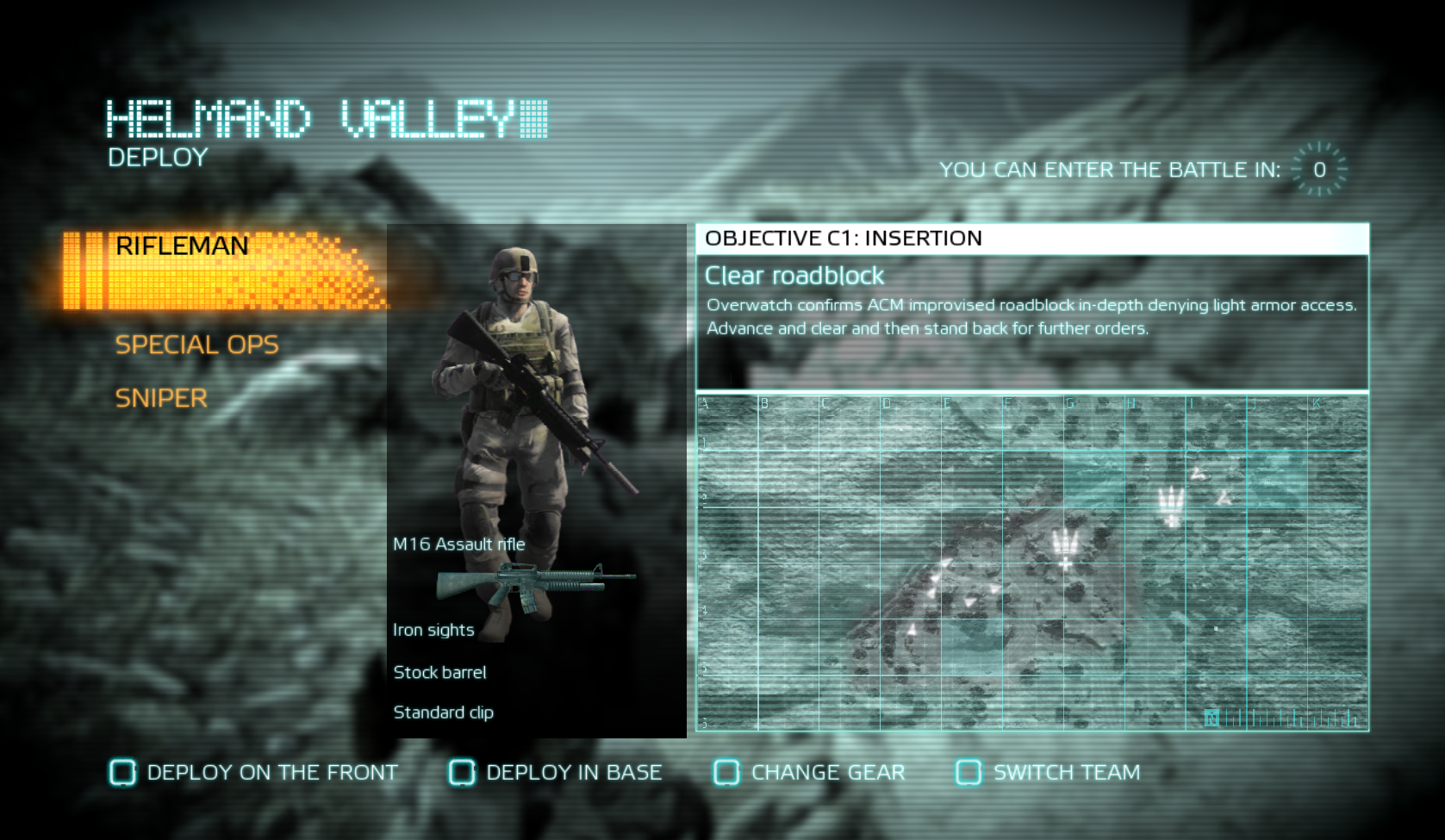Switch team

1049,773
